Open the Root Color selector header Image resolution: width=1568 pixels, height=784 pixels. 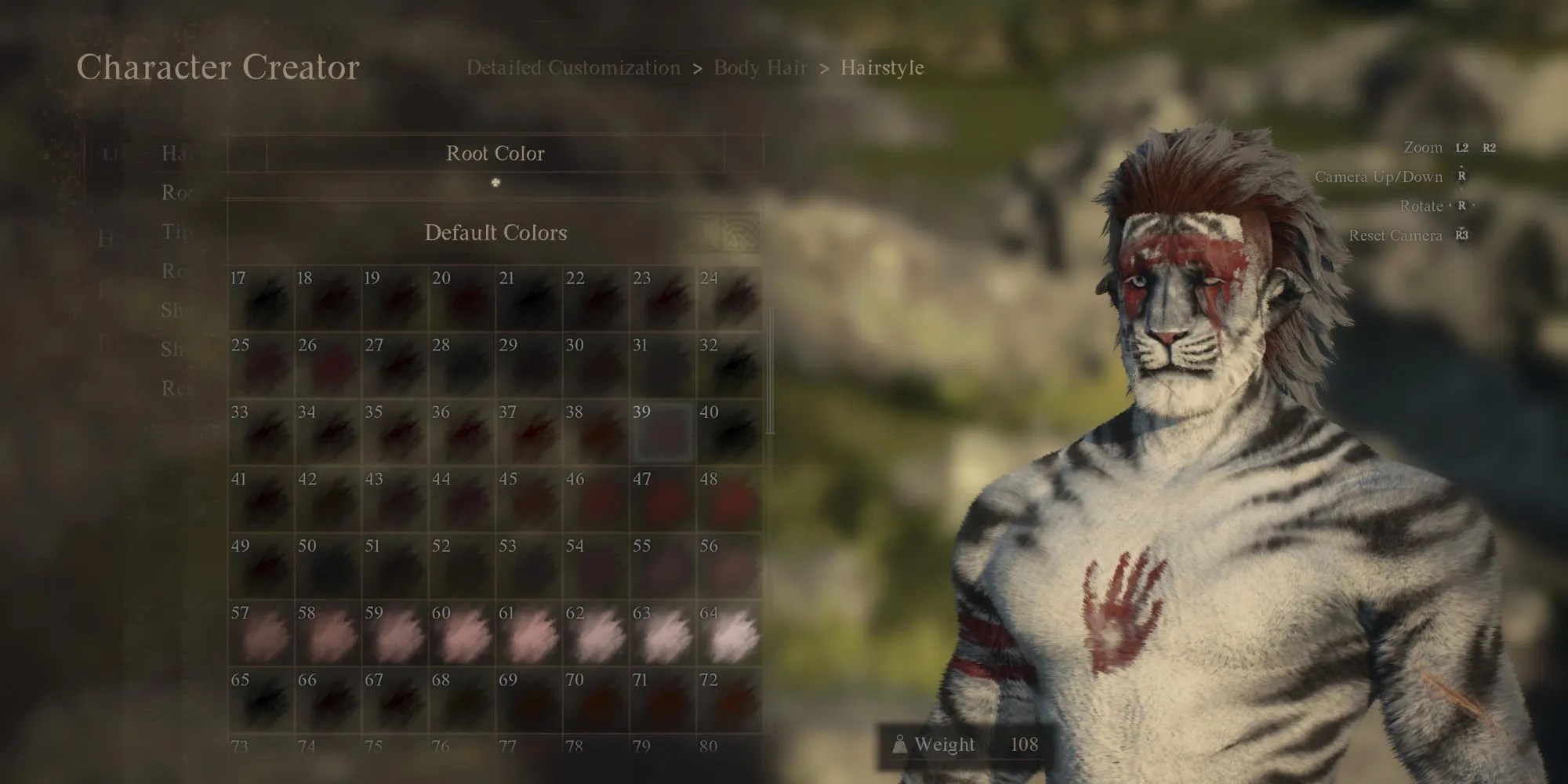point(495,154)
